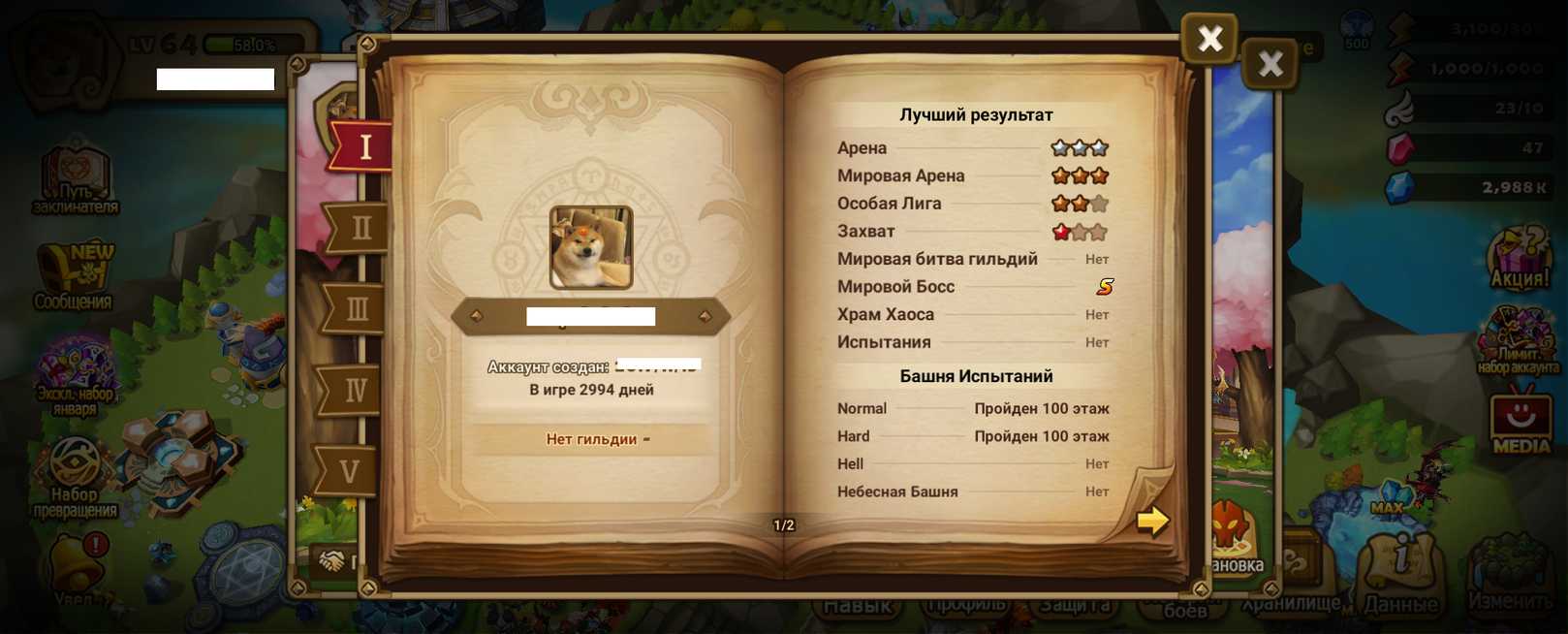Show bookmark tab V
Image resolution: width=1568 pixels, height=634 pixels.
pyautogui.click(x=349, y=472)
